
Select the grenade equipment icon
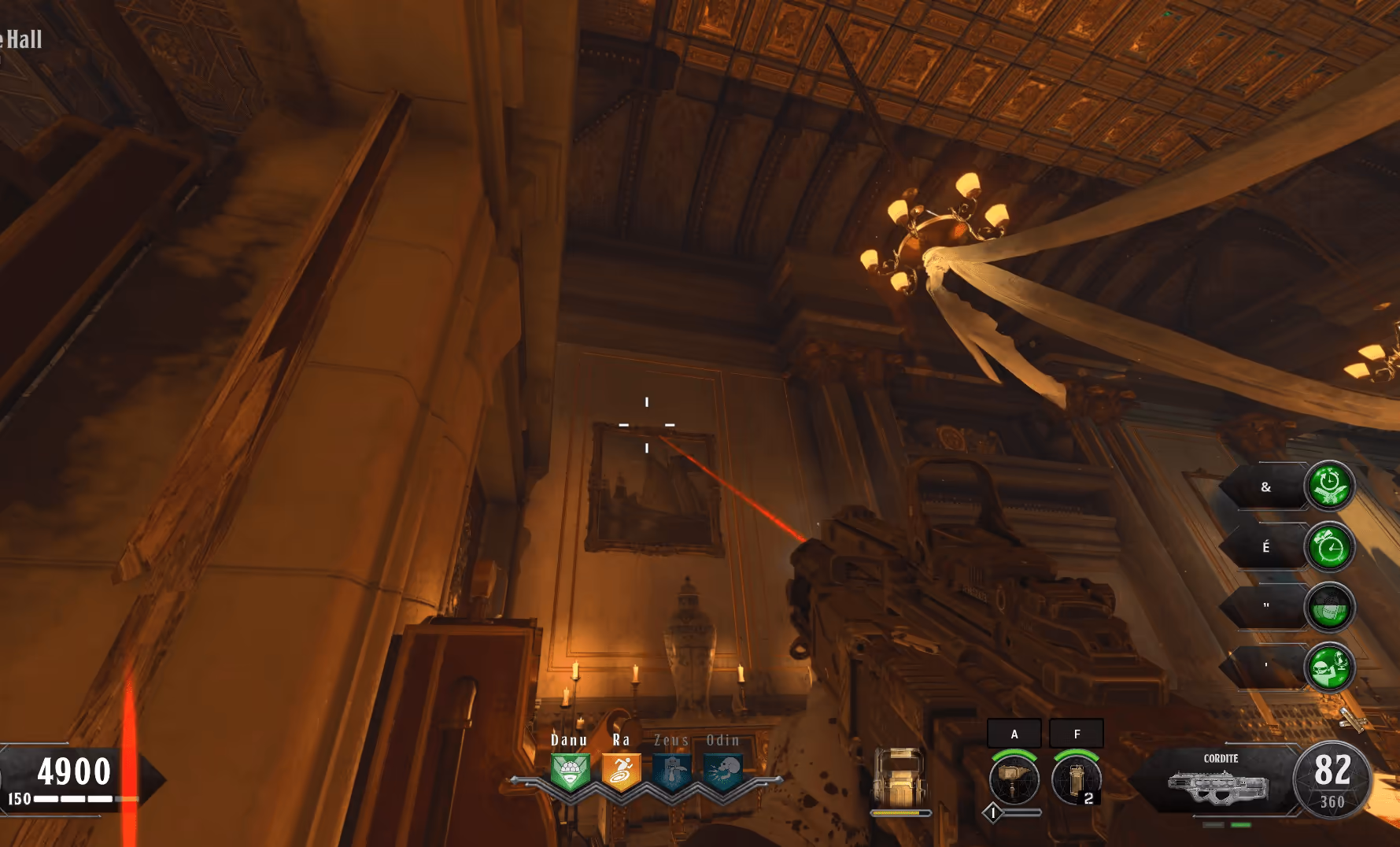1077,779
